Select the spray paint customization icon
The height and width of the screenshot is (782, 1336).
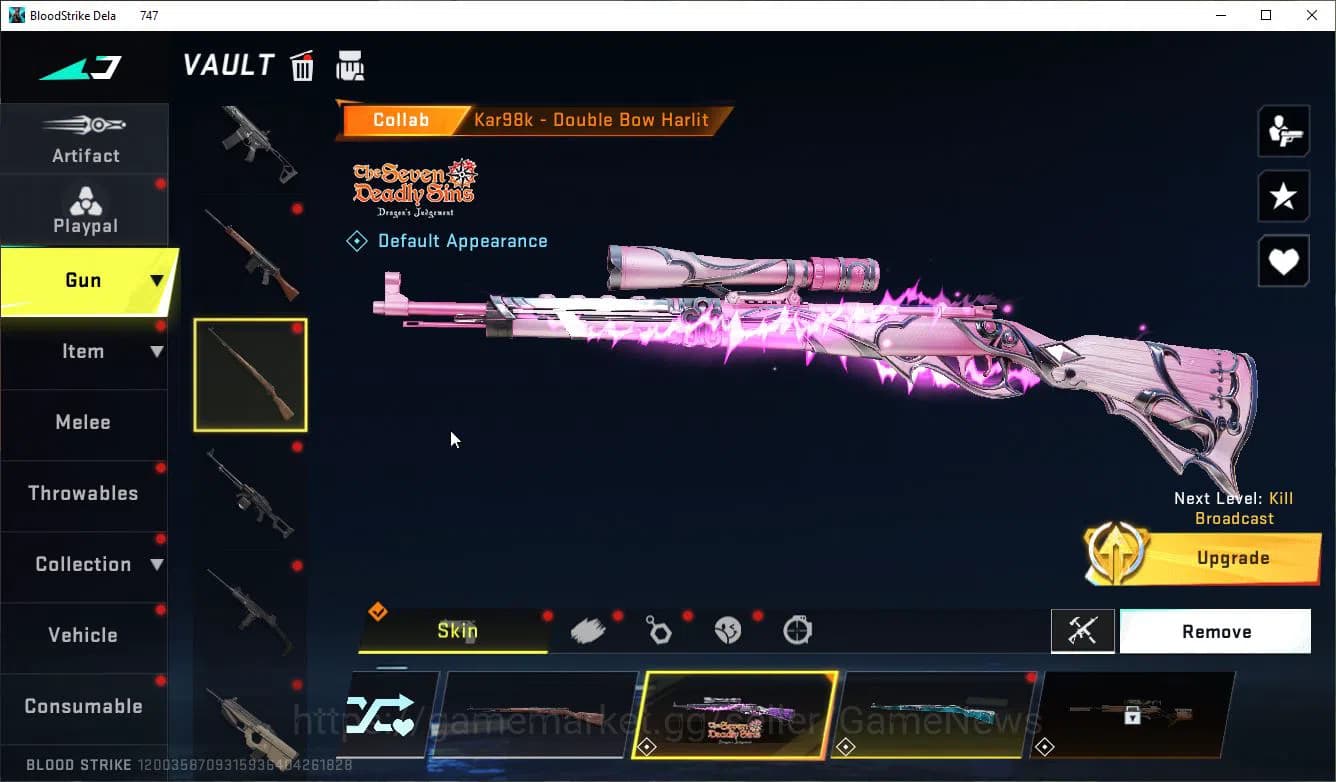pyautogui.click(x=589, y=630)
